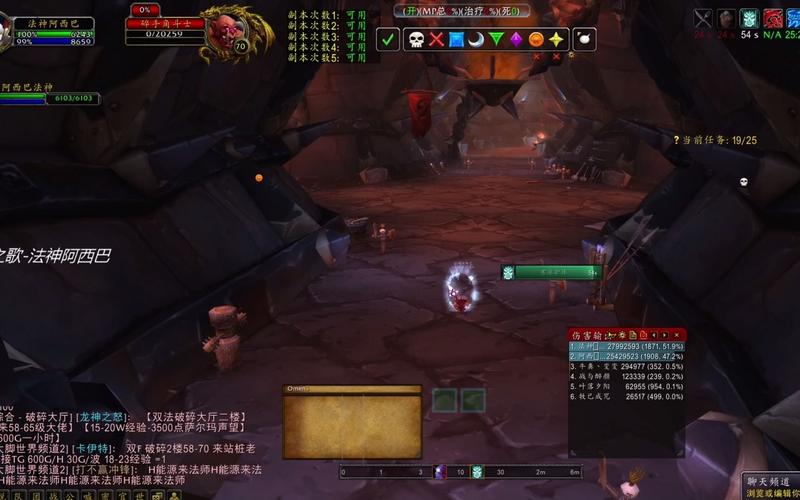Go to the previous damage meter page
Screen dimensions: 800x500
click(655, 334)
